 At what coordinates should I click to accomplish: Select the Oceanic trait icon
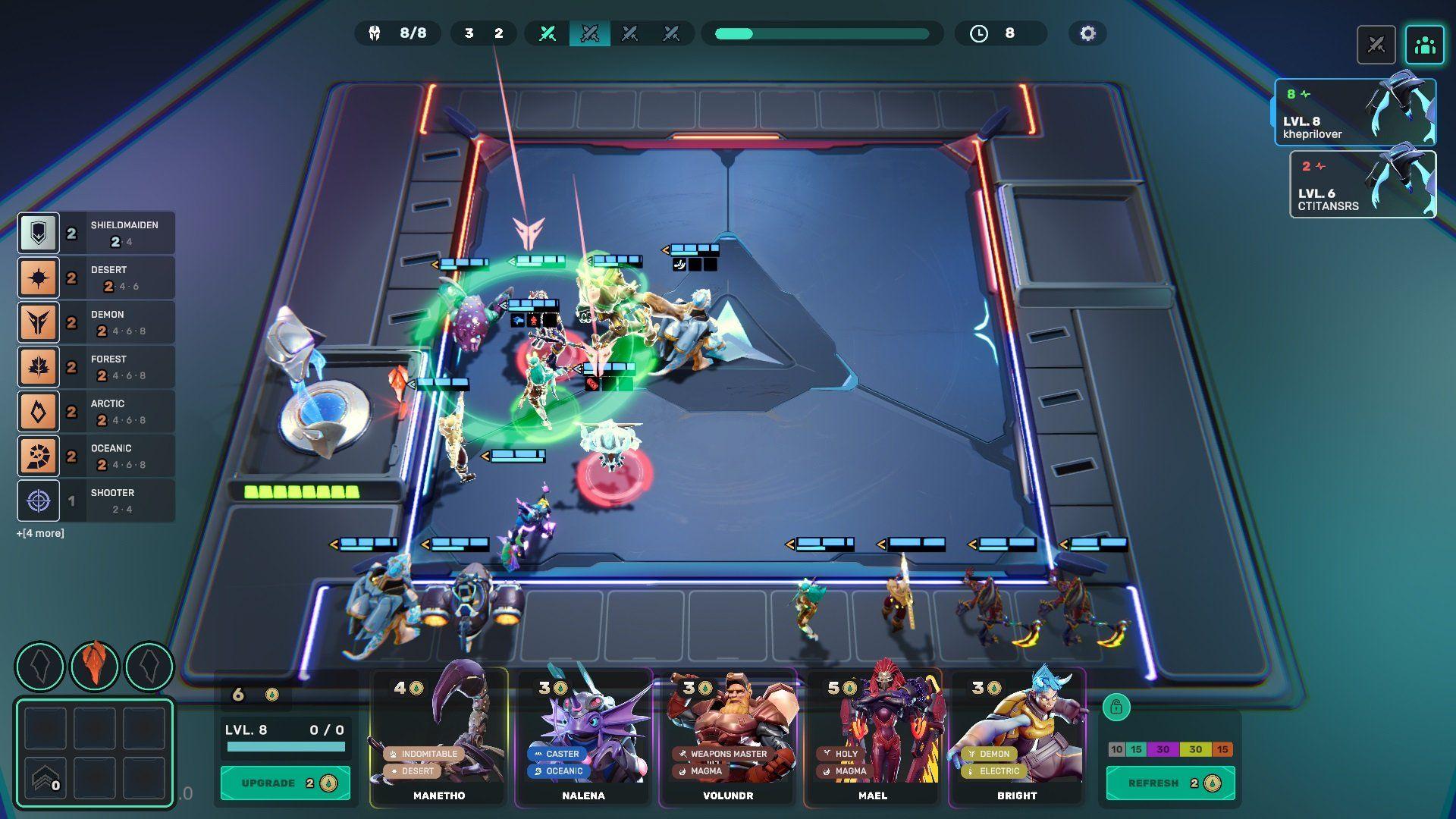pos(39,456)
